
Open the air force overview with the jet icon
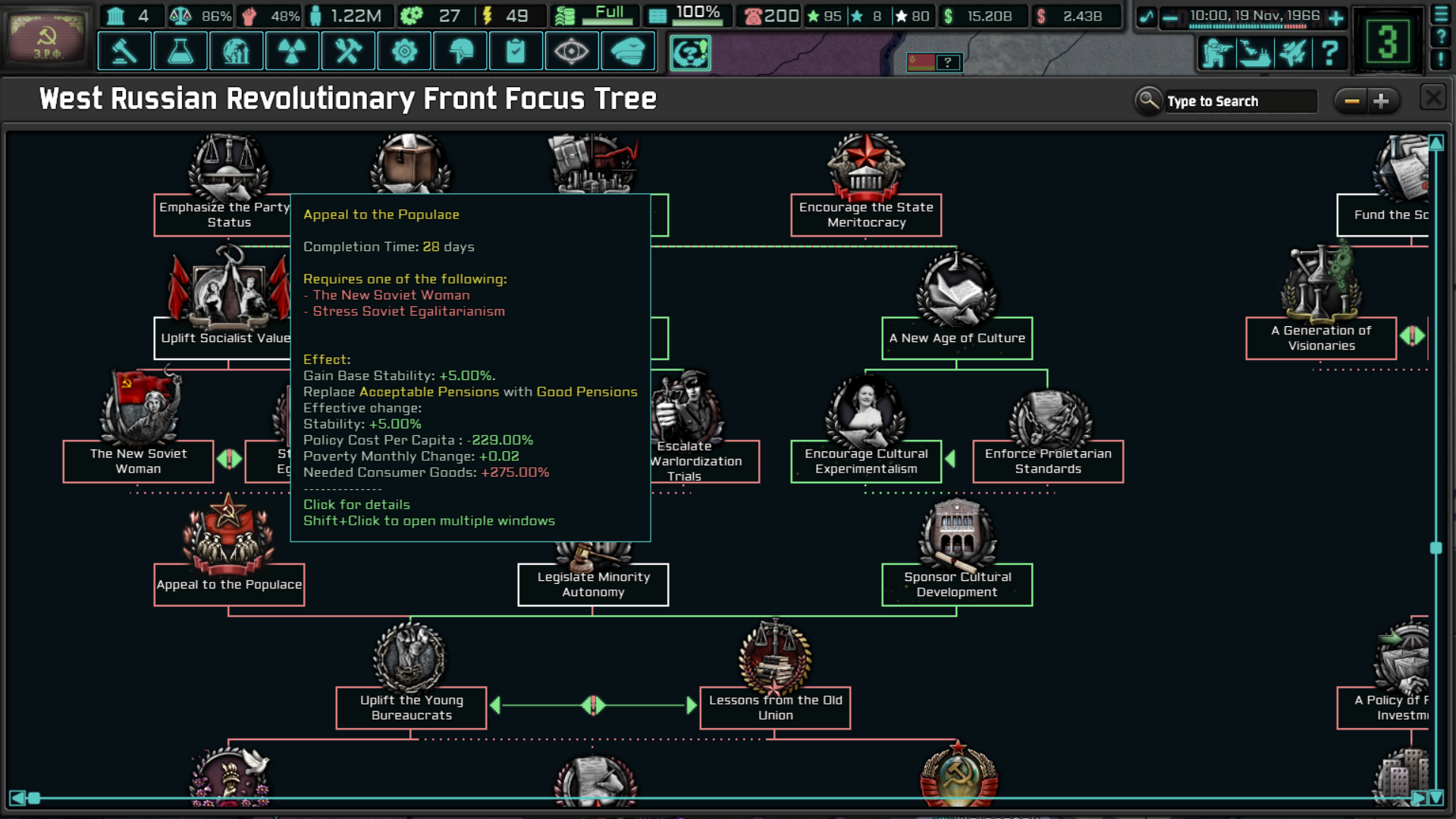point(1293,53)
